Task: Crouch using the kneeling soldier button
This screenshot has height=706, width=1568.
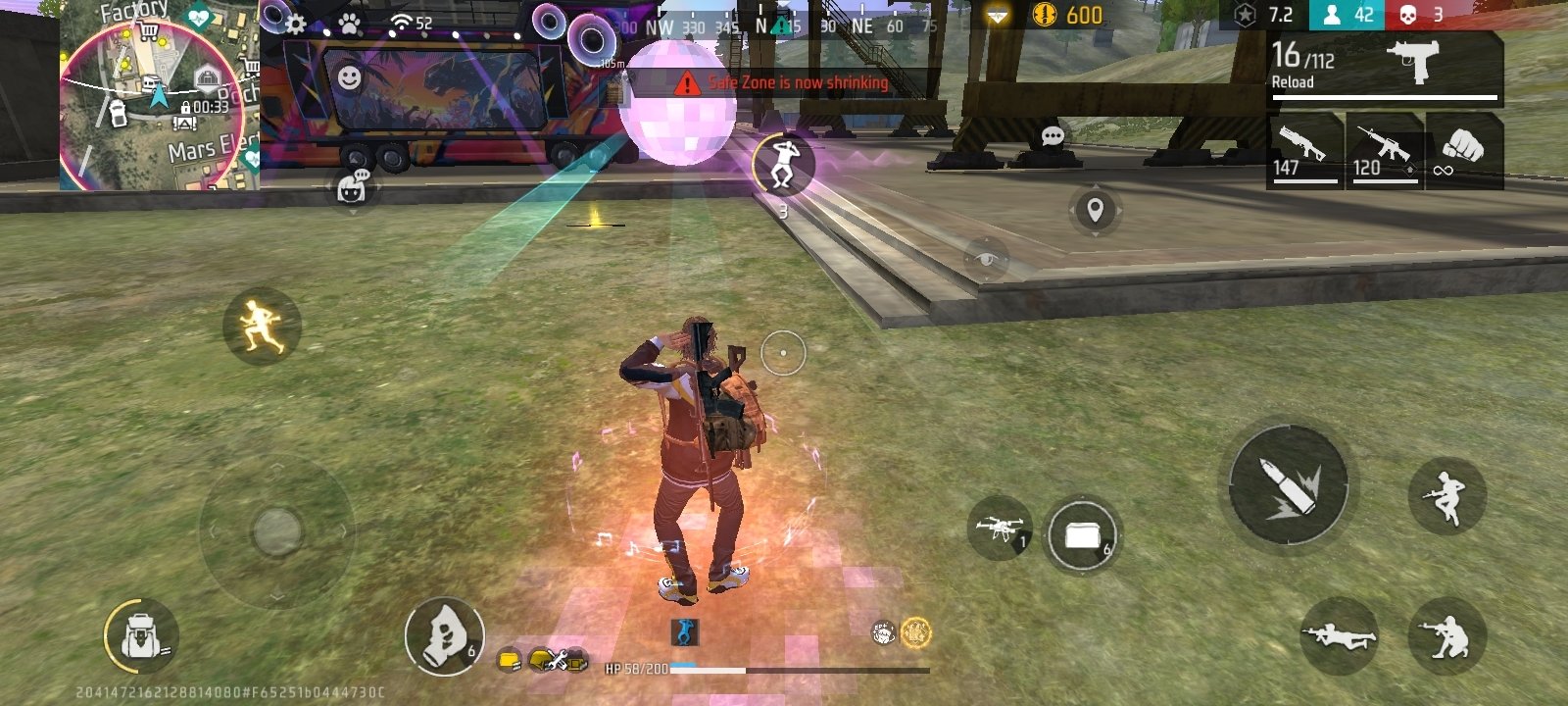Action: [x=1446, y=636]
